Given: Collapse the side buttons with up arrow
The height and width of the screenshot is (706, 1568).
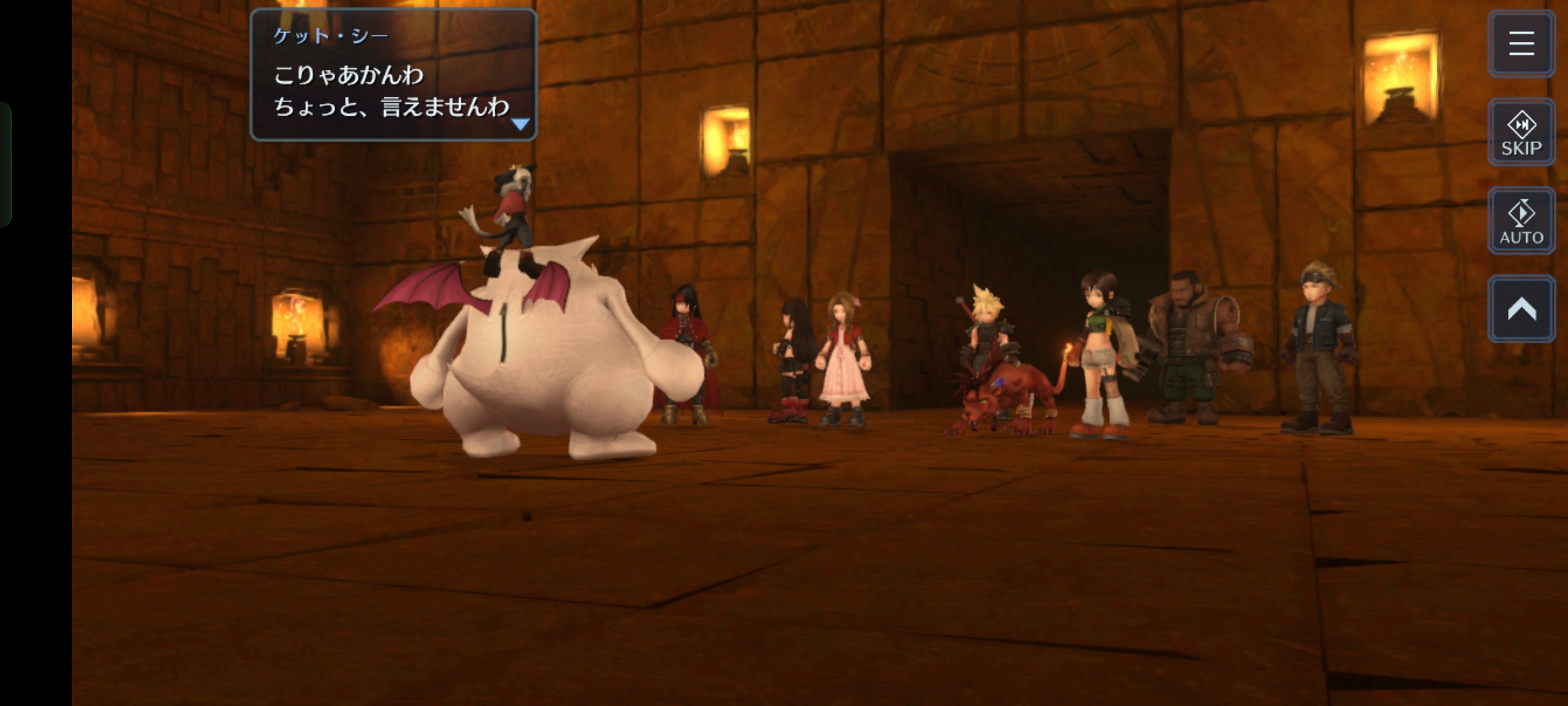Looking at the screenshot, I should (1521, 309).
